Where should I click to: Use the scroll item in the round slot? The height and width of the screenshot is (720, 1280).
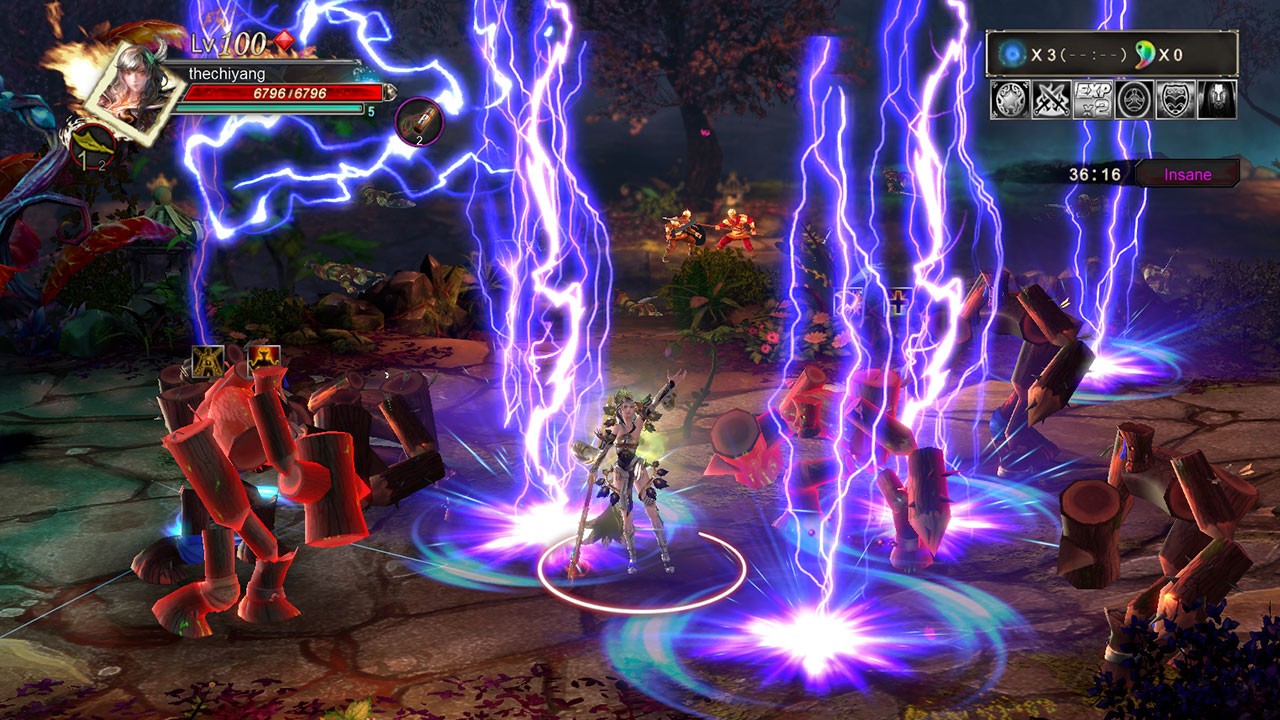click(x=418, y=121)
